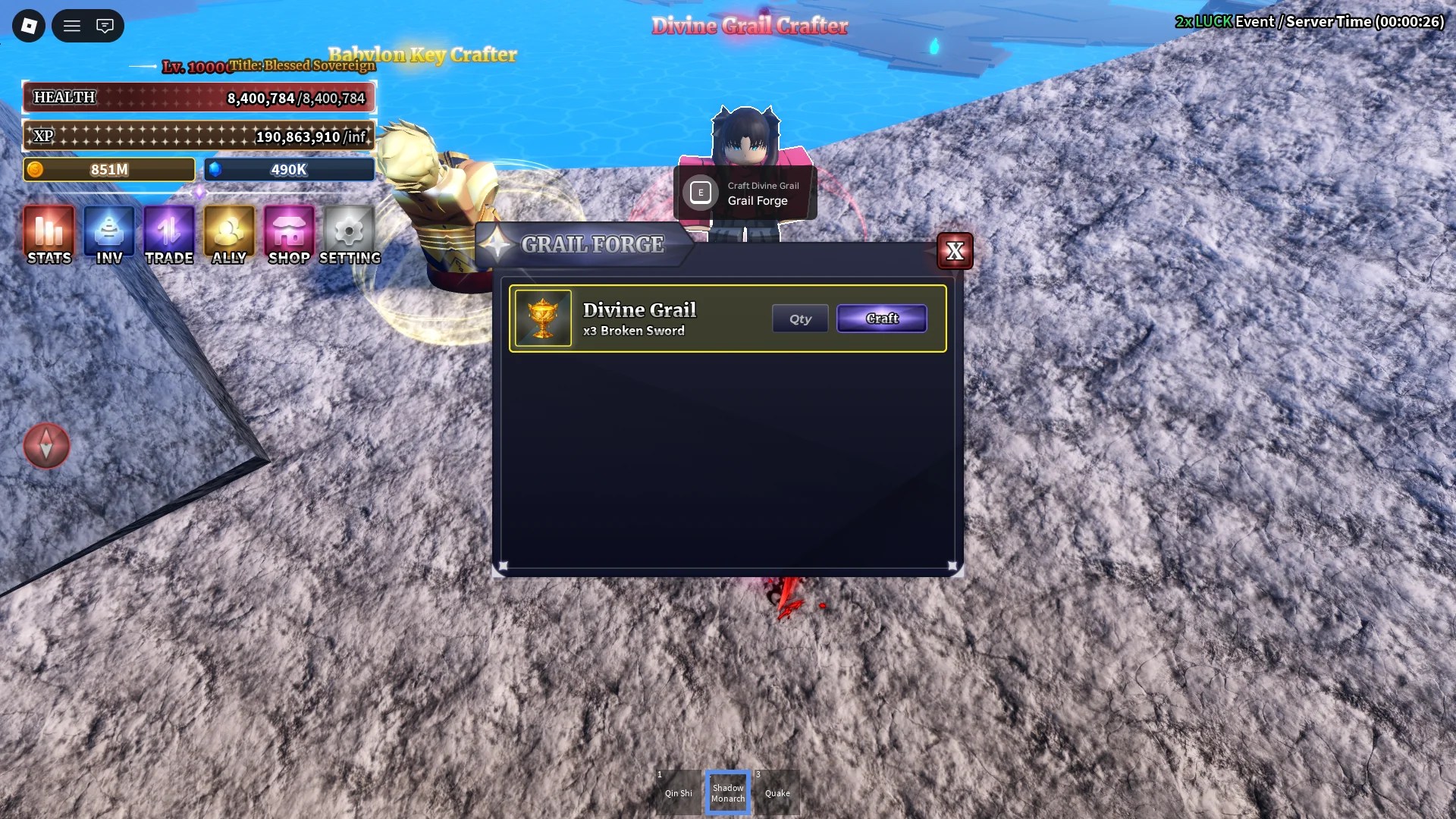
Task: Select the Shadow Monarch hotbar slot
Action: [727, 791]
